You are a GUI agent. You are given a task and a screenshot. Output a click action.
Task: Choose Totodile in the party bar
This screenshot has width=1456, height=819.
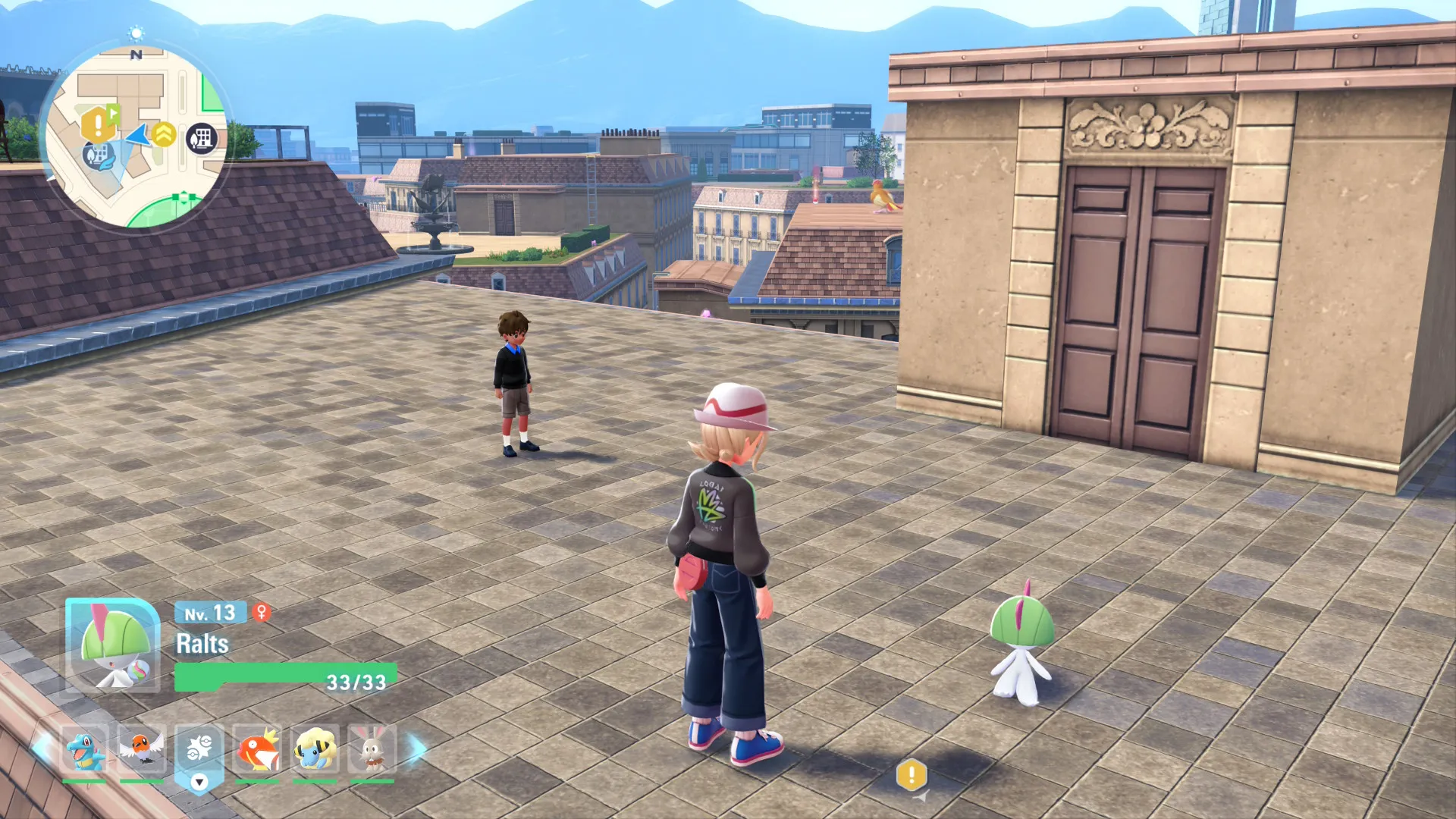(84, 749)
